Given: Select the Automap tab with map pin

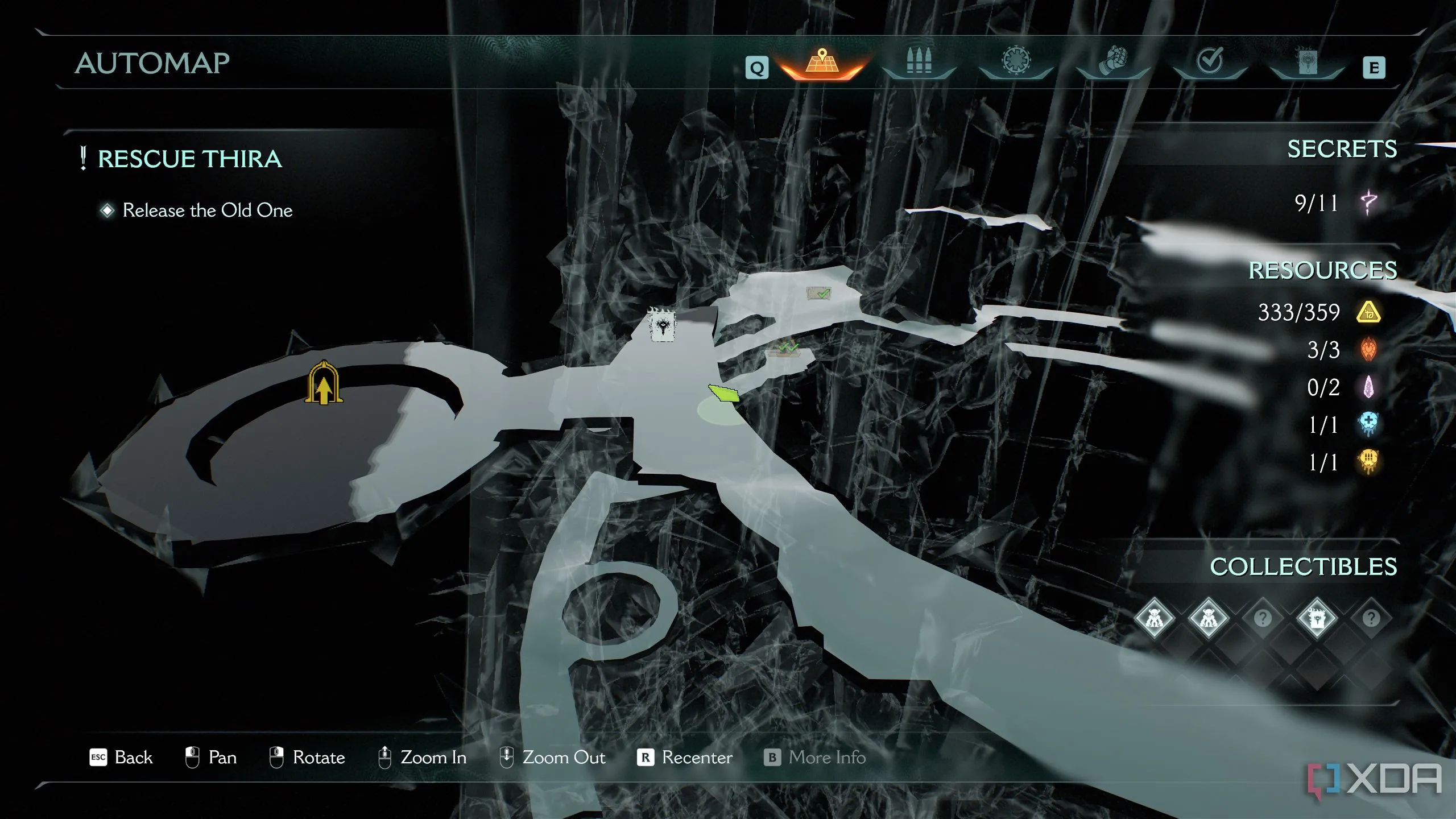Looking at the screenshot, I should 821,64.
